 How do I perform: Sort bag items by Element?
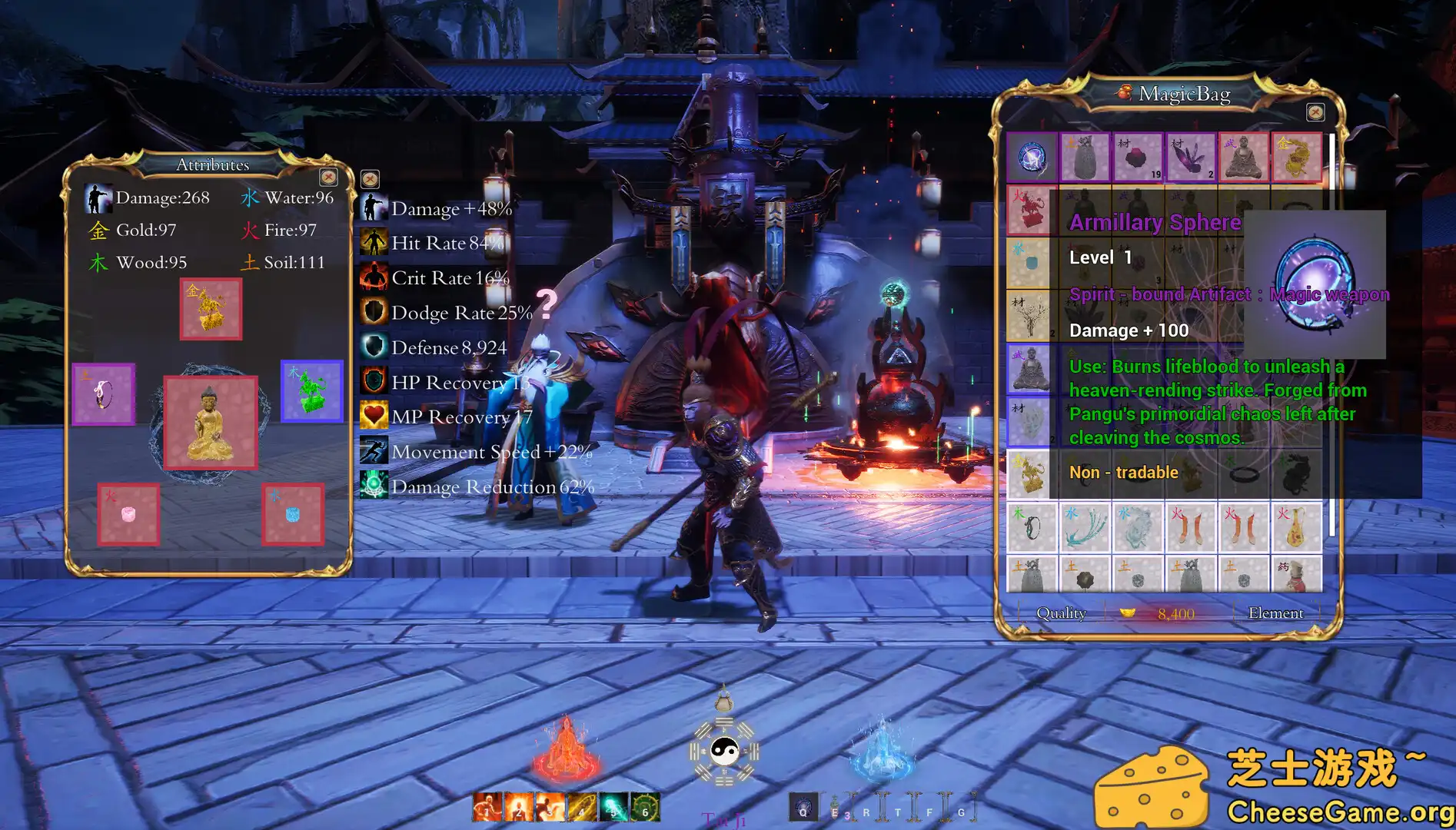click(1275, 613)
